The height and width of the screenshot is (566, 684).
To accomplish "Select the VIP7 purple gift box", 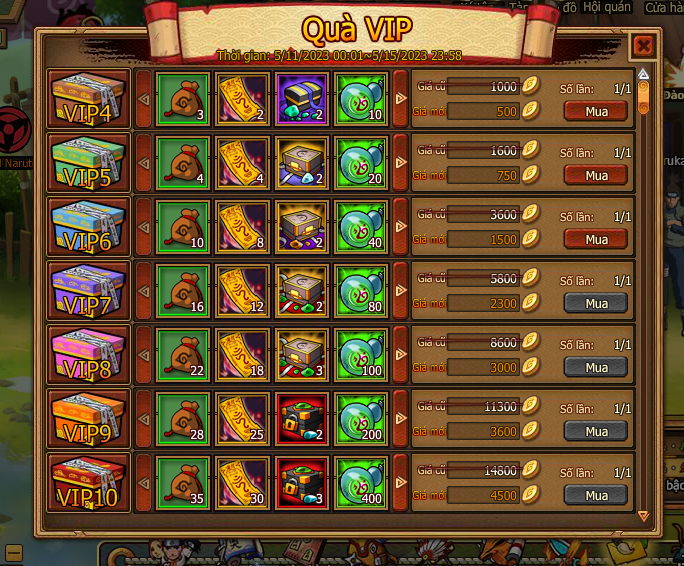I will (x=89, y=290).
